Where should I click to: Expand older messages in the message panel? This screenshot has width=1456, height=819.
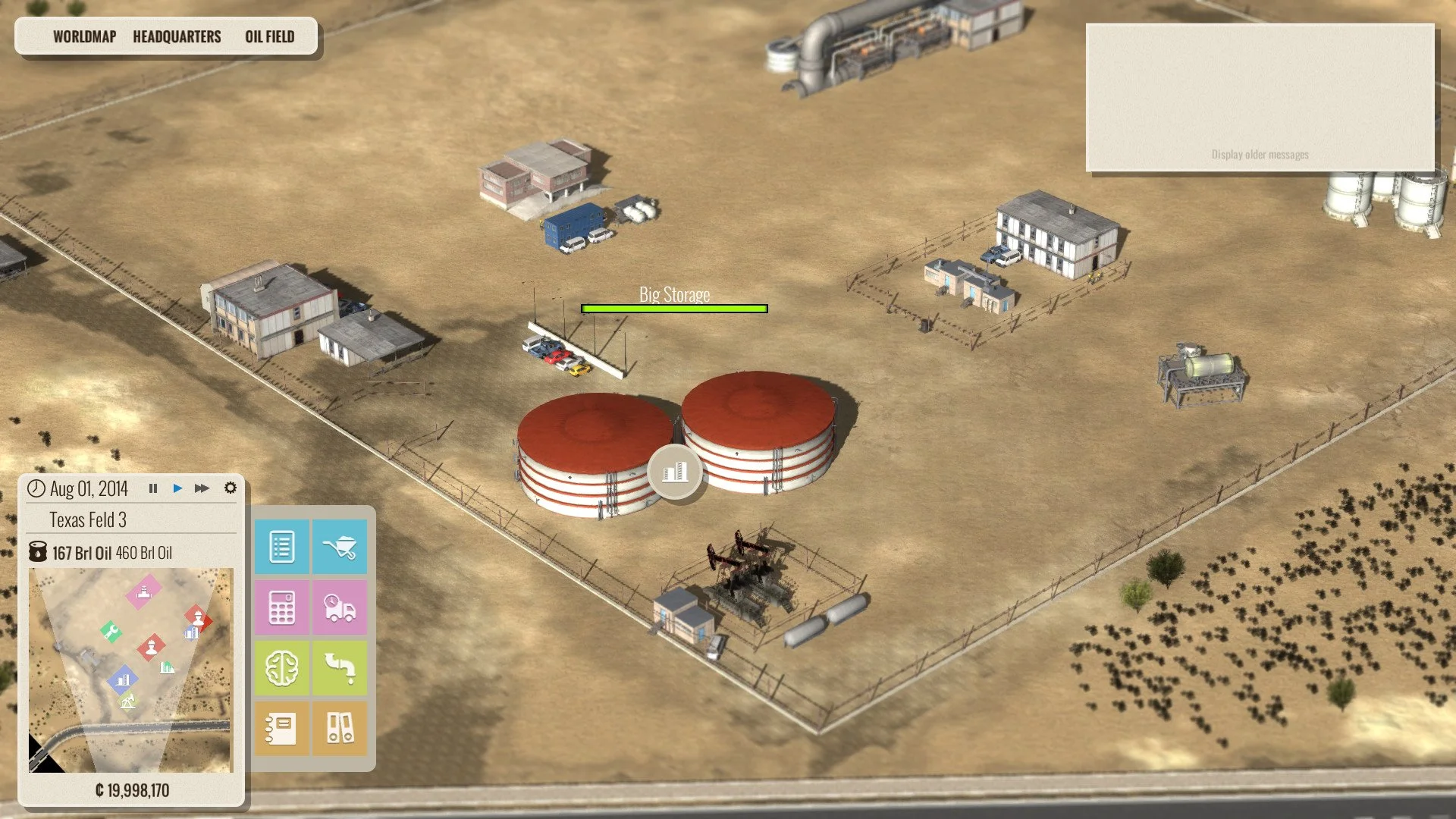point(1260,154)
